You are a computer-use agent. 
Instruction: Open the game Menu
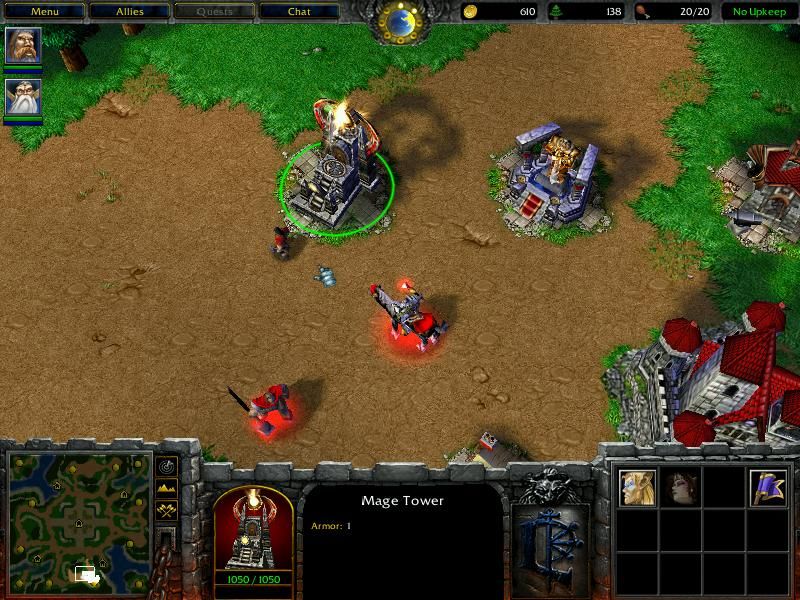click(44, 12)
